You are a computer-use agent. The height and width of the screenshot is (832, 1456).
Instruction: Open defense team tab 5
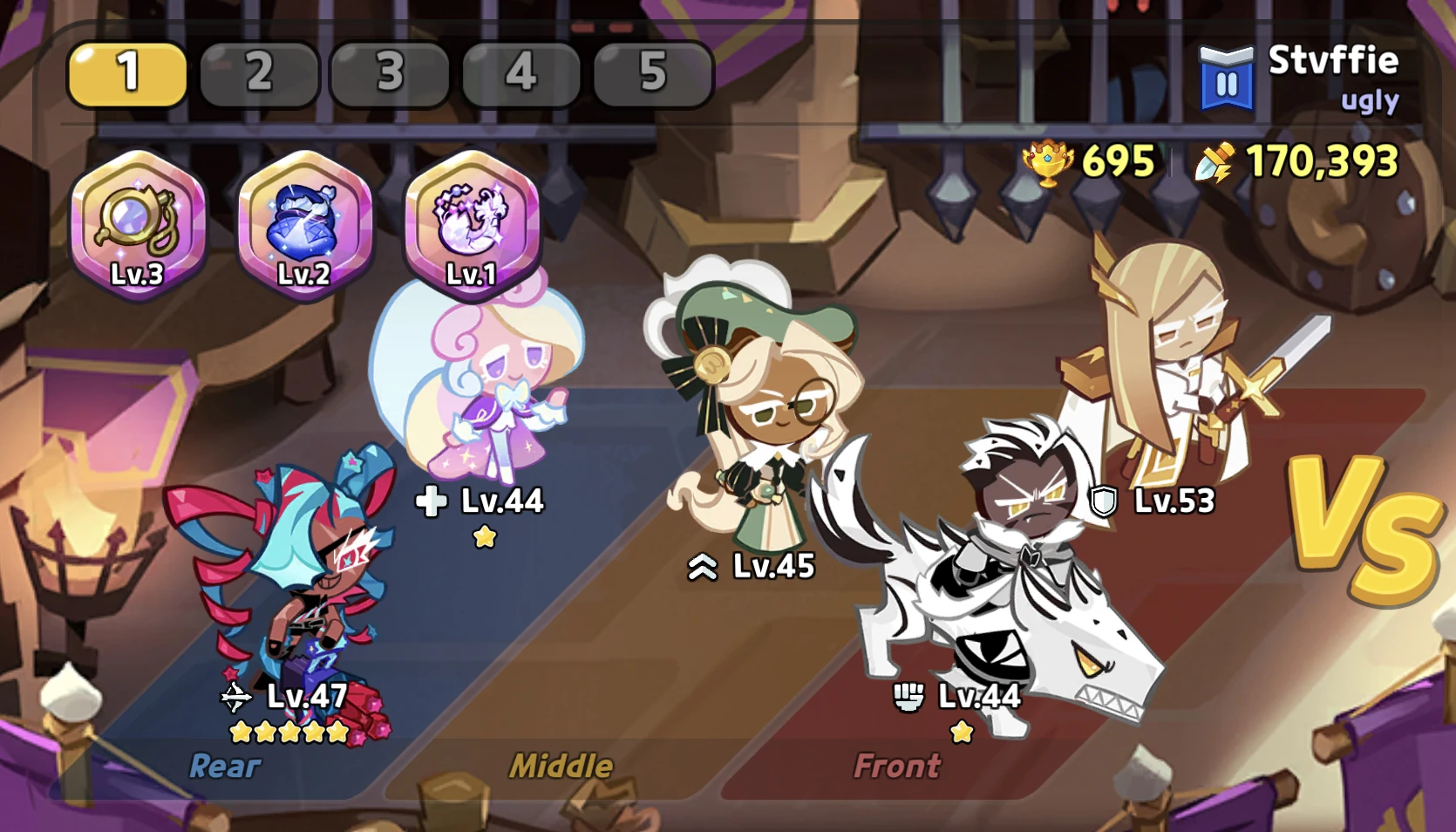[650, 74]
